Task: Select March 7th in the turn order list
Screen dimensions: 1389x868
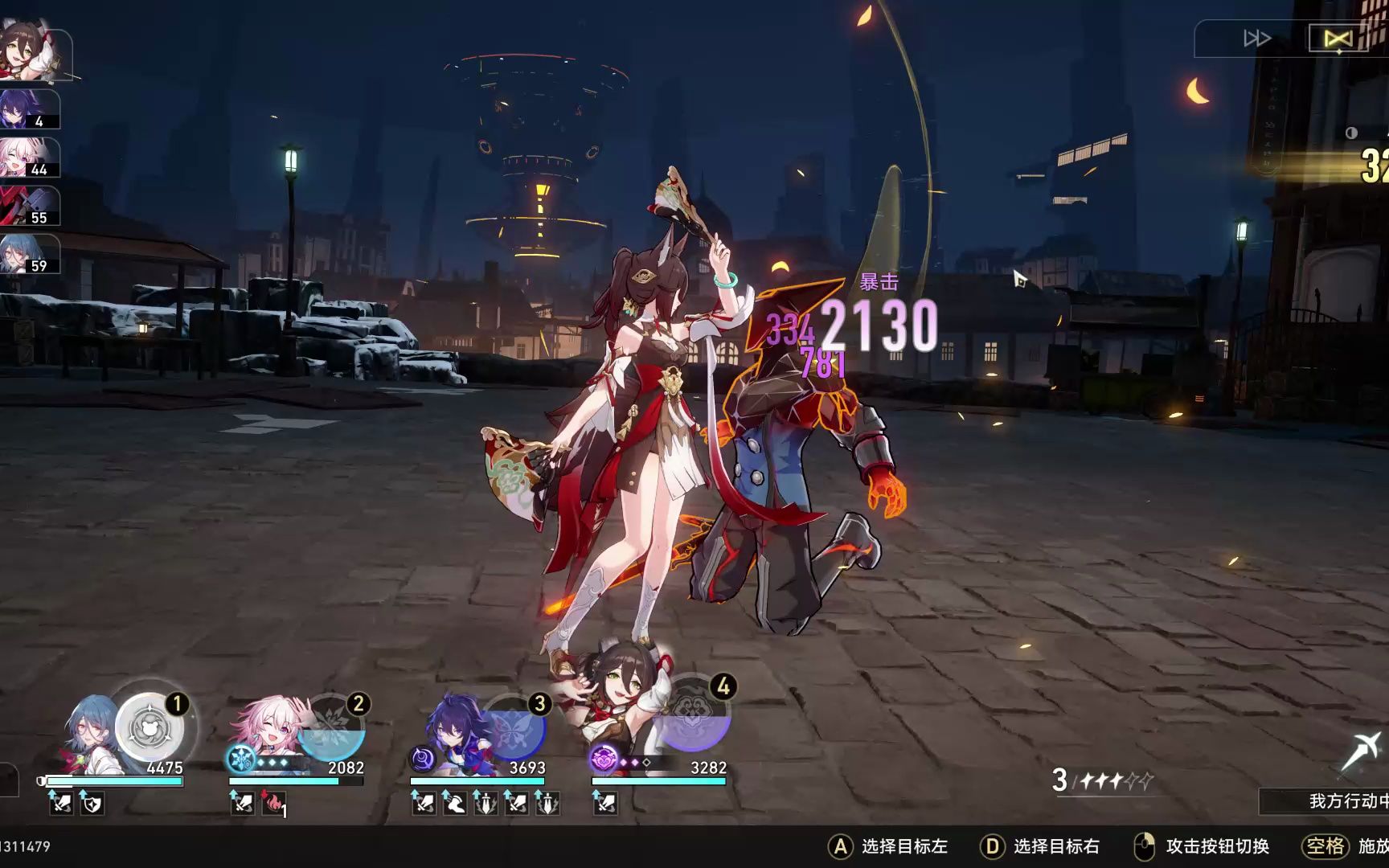Action: (x=29, y=157)
